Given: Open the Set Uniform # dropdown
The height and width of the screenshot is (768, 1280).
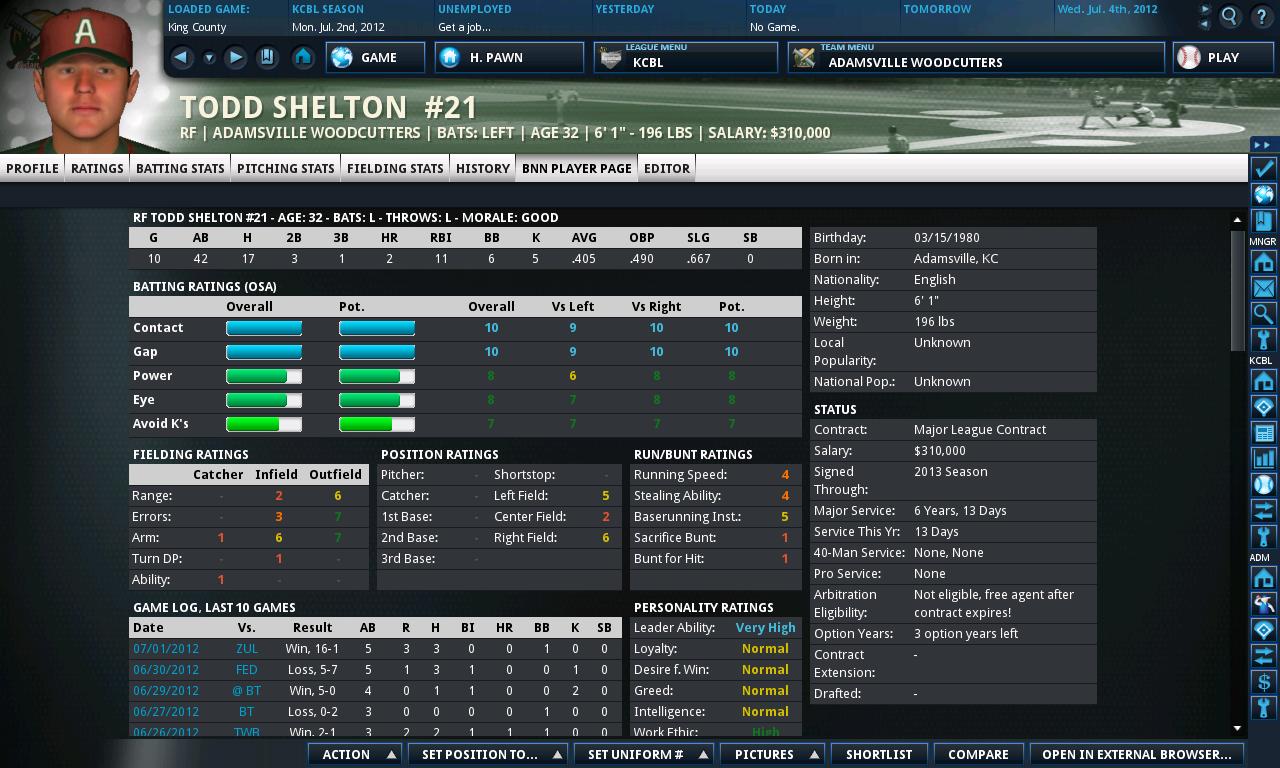Looking at the screenshot, I should 643,754.
